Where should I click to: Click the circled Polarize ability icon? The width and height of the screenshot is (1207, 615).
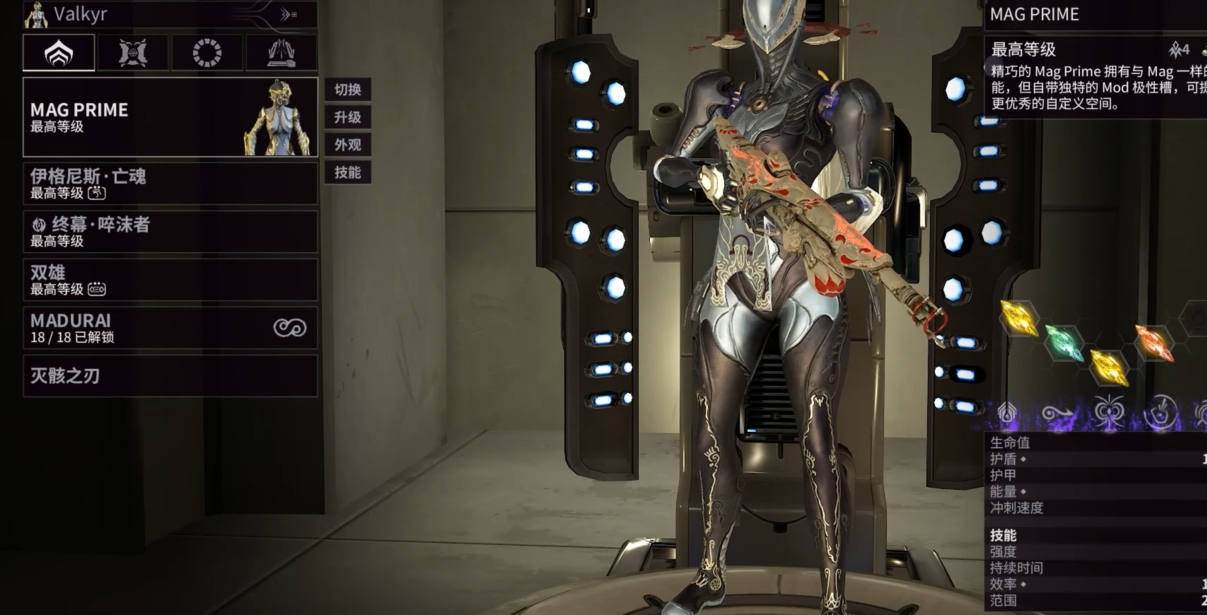pyautogui.click(x=1163, y=412)
